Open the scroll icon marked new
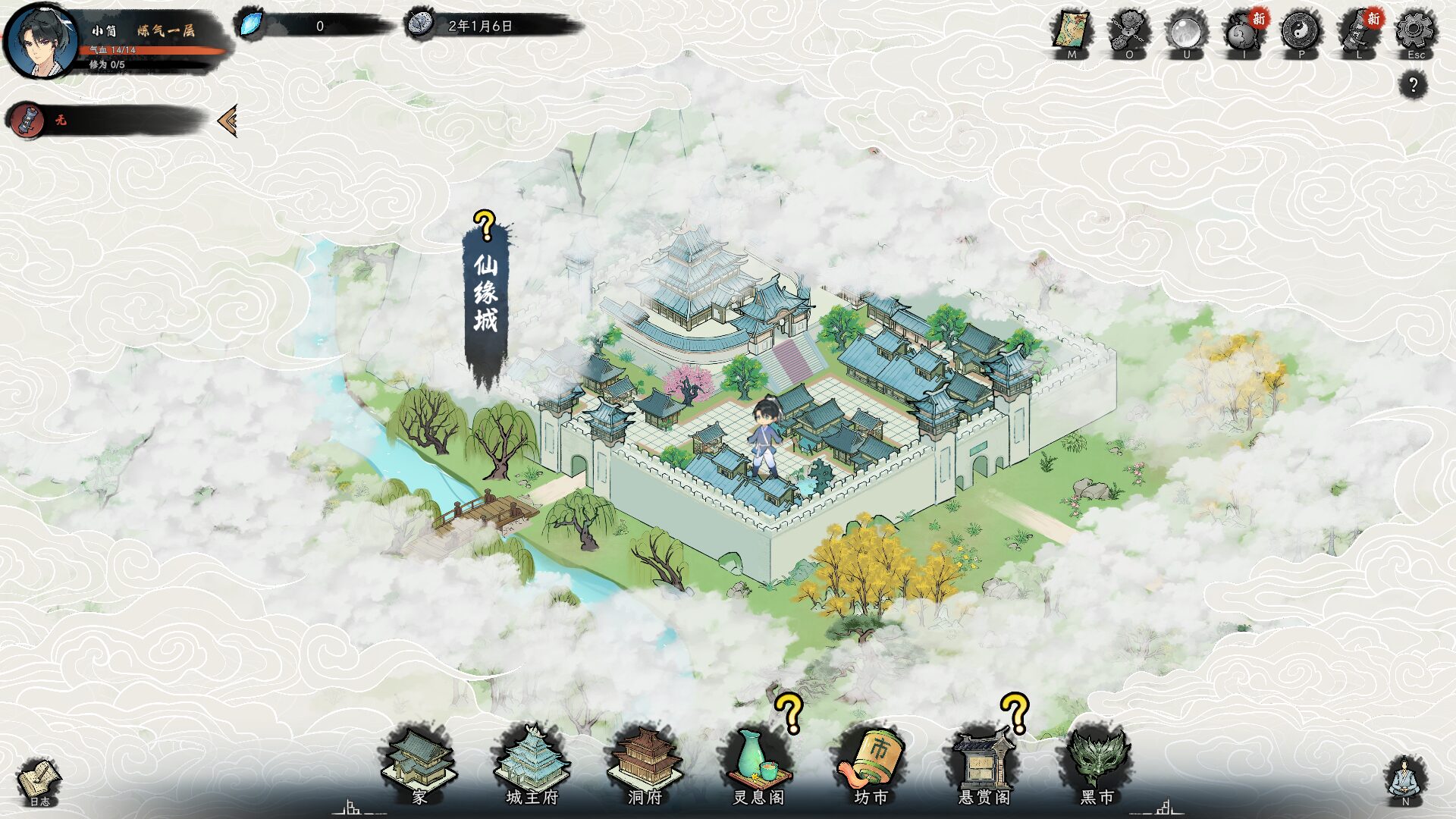Viewport: 1456px width, 819px height. 1358,33
